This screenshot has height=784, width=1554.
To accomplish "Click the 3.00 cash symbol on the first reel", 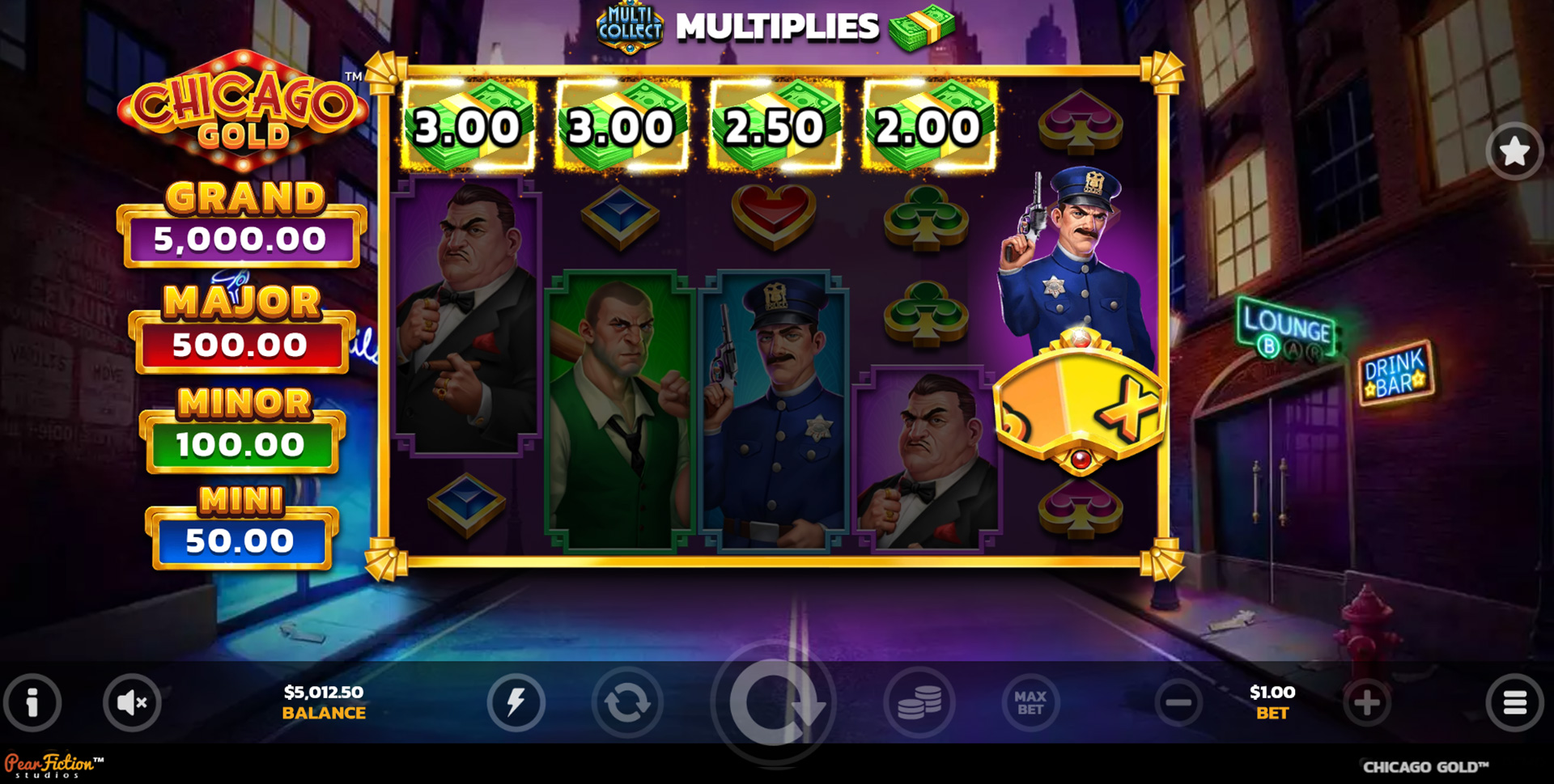I will click(x=468, y=125).
